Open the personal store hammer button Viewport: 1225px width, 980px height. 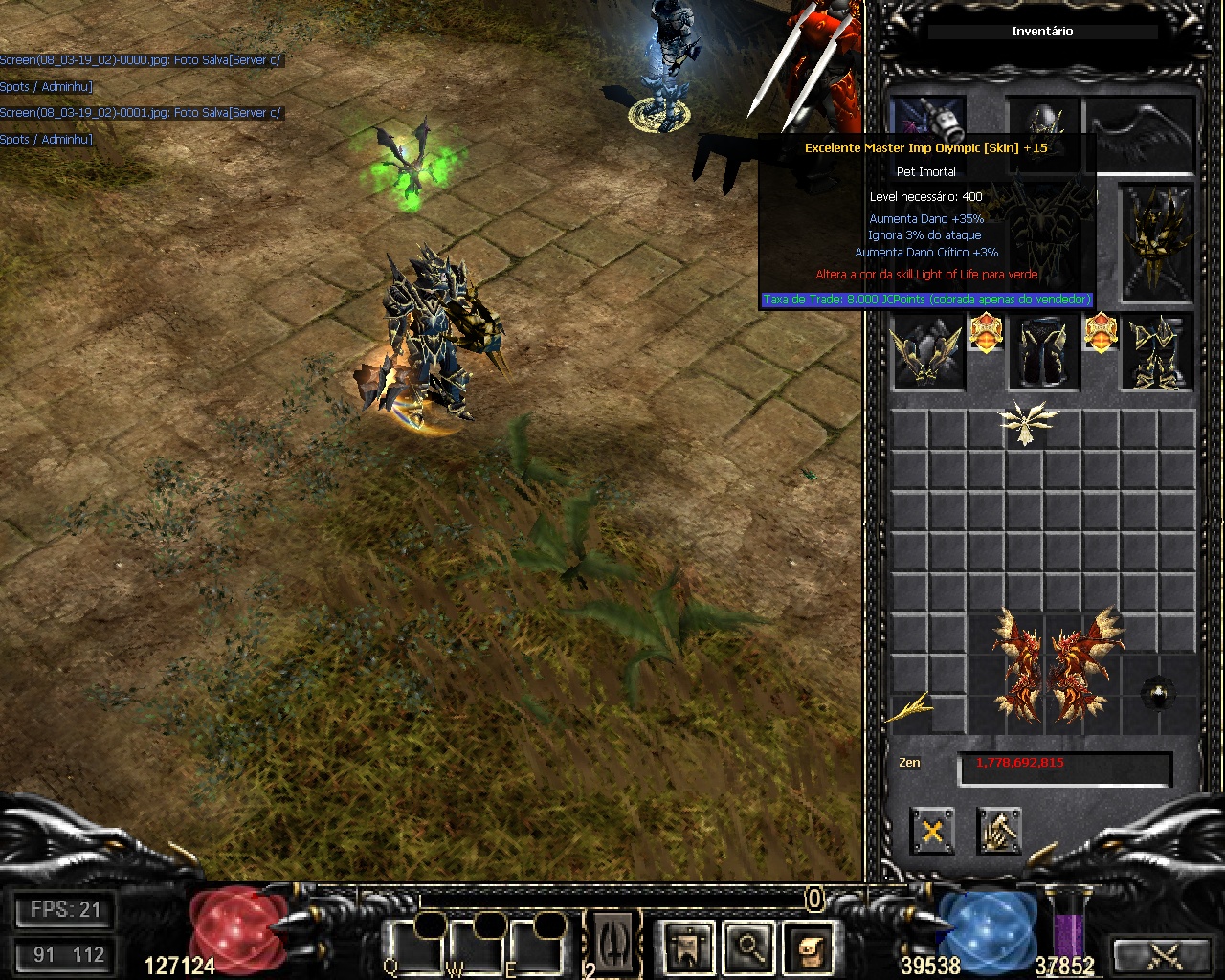(x=999, y=831)
